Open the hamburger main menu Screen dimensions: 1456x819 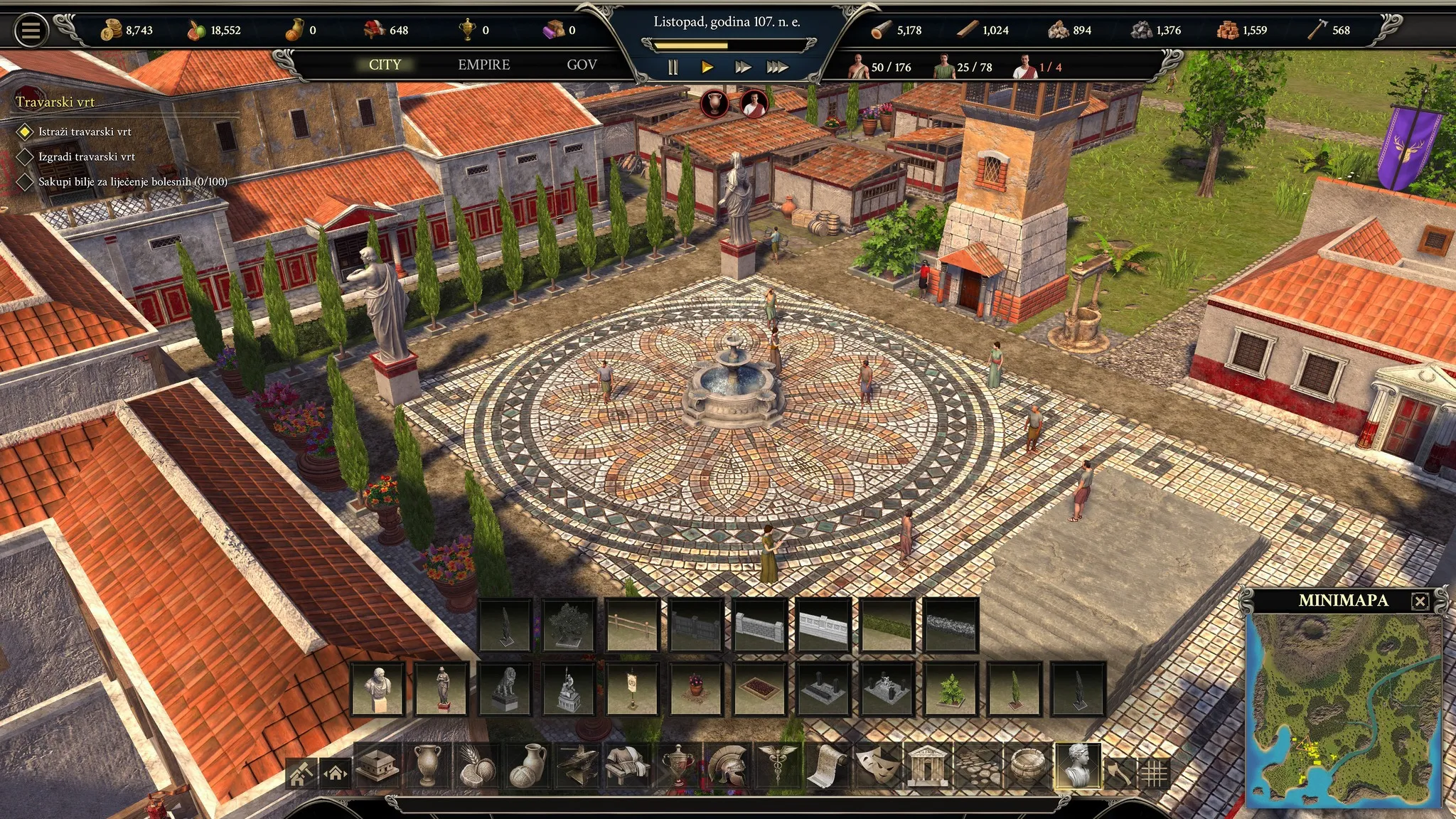point(31,31)
